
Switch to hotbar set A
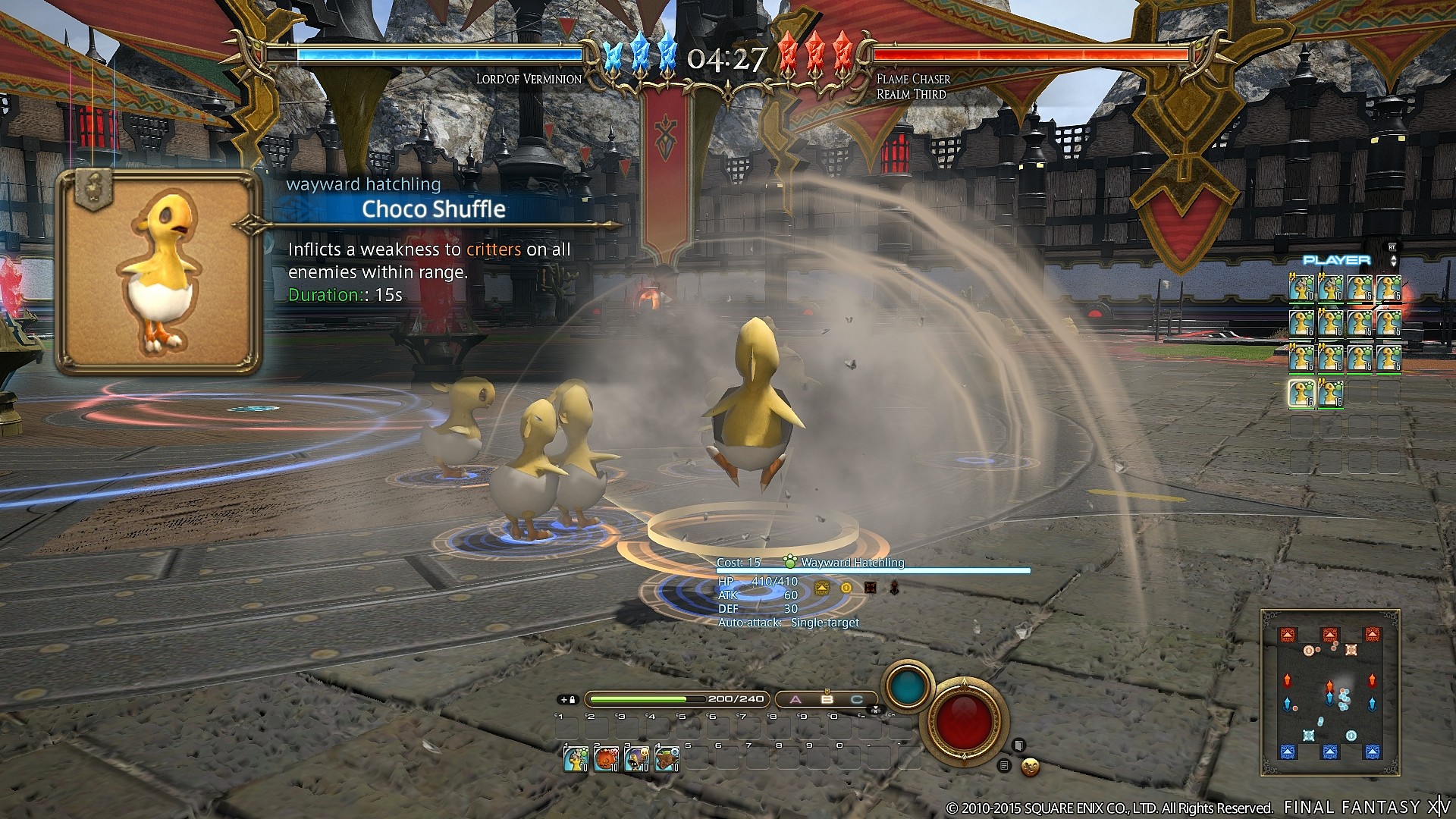click(x=795, y=699)
